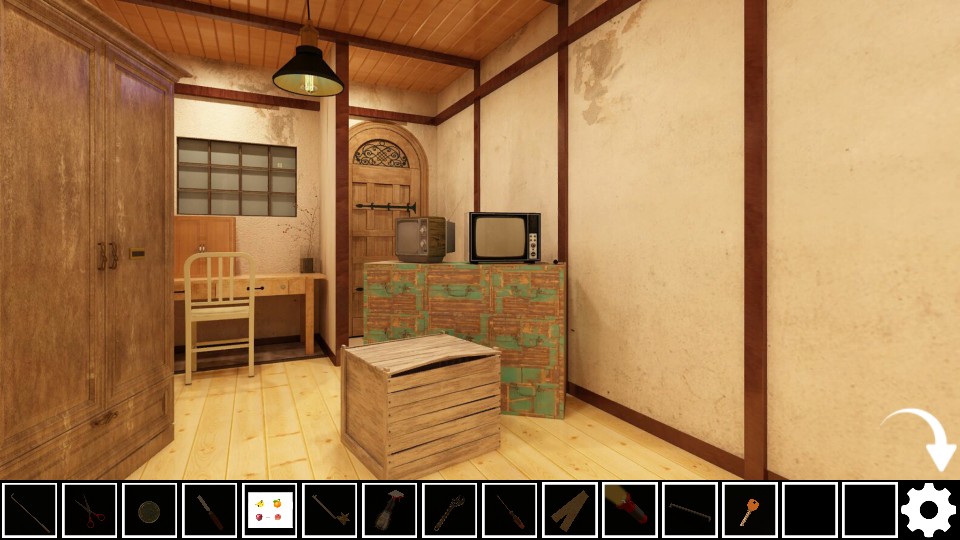Image resolution: width=960 pixels, height=540 pixels.
Task: Select the spray bottle item
Action: [x=390, y=510]
